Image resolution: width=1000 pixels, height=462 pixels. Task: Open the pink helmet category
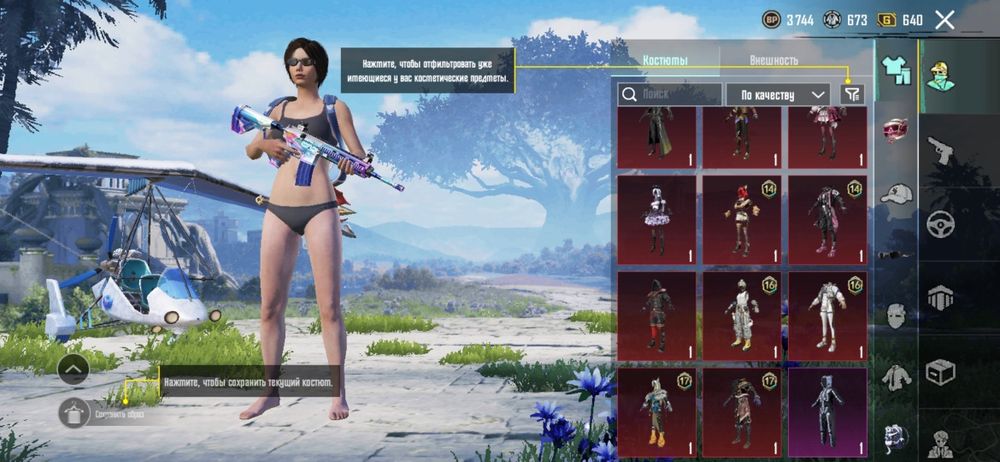896,131
